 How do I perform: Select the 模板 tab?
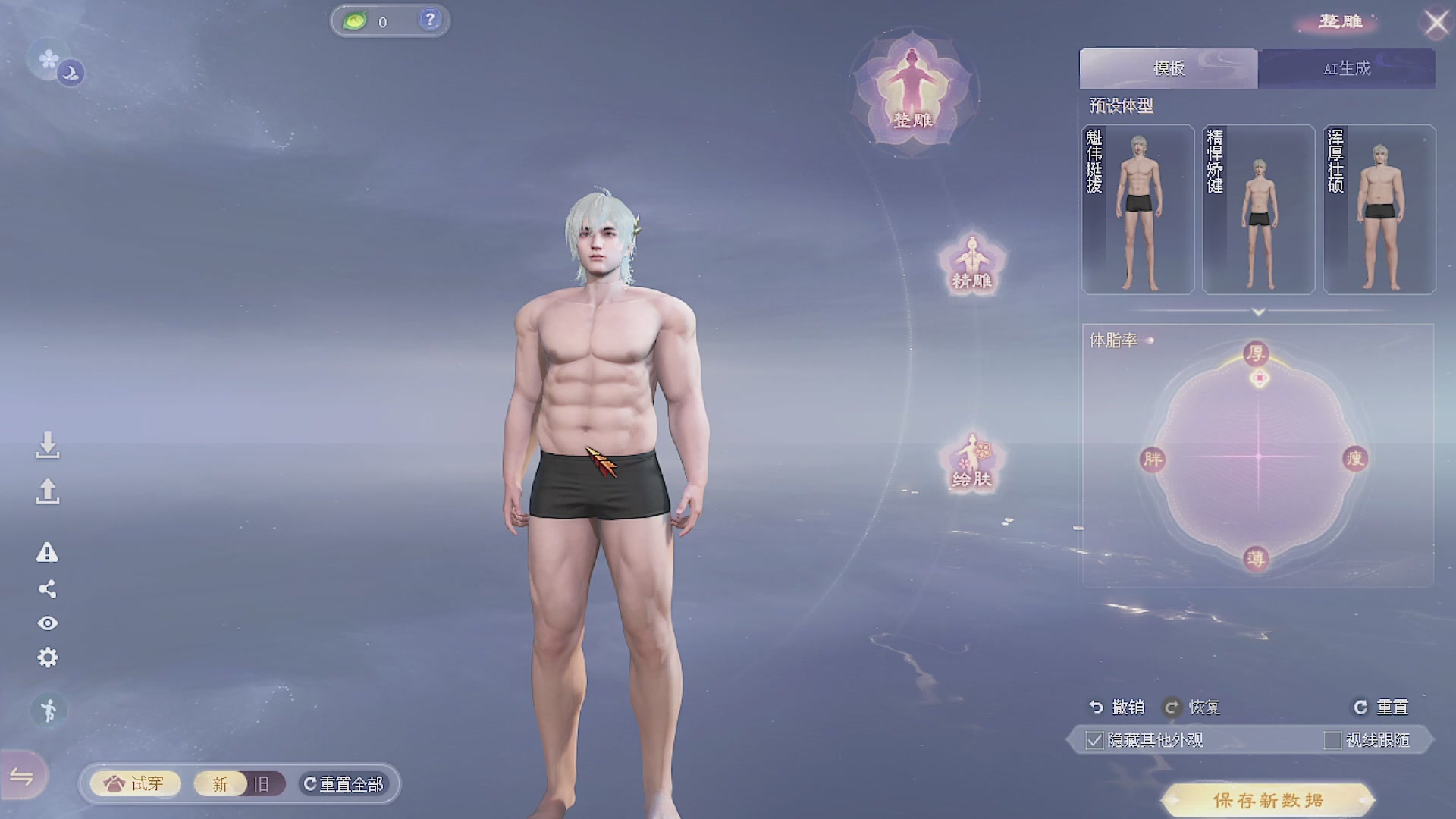1169,68
